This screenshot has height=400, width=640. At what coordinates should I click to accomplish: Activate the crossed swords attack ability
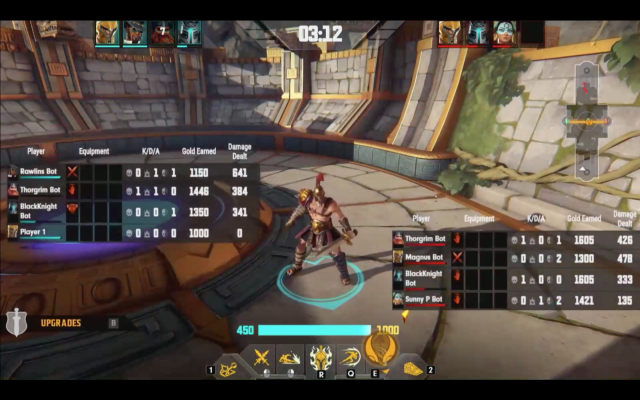click(262, 357)
